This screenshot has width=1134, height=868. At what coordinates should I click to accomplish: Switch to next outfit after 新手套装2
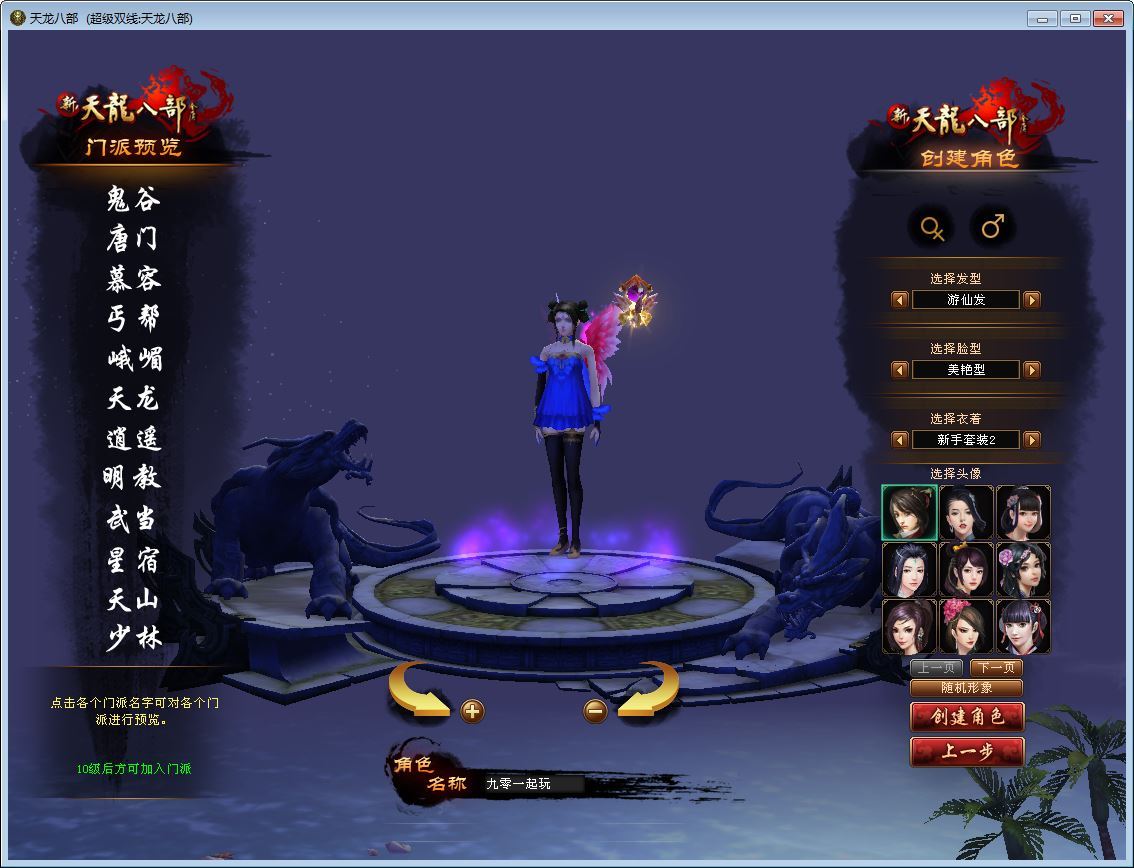point(1032,440)
